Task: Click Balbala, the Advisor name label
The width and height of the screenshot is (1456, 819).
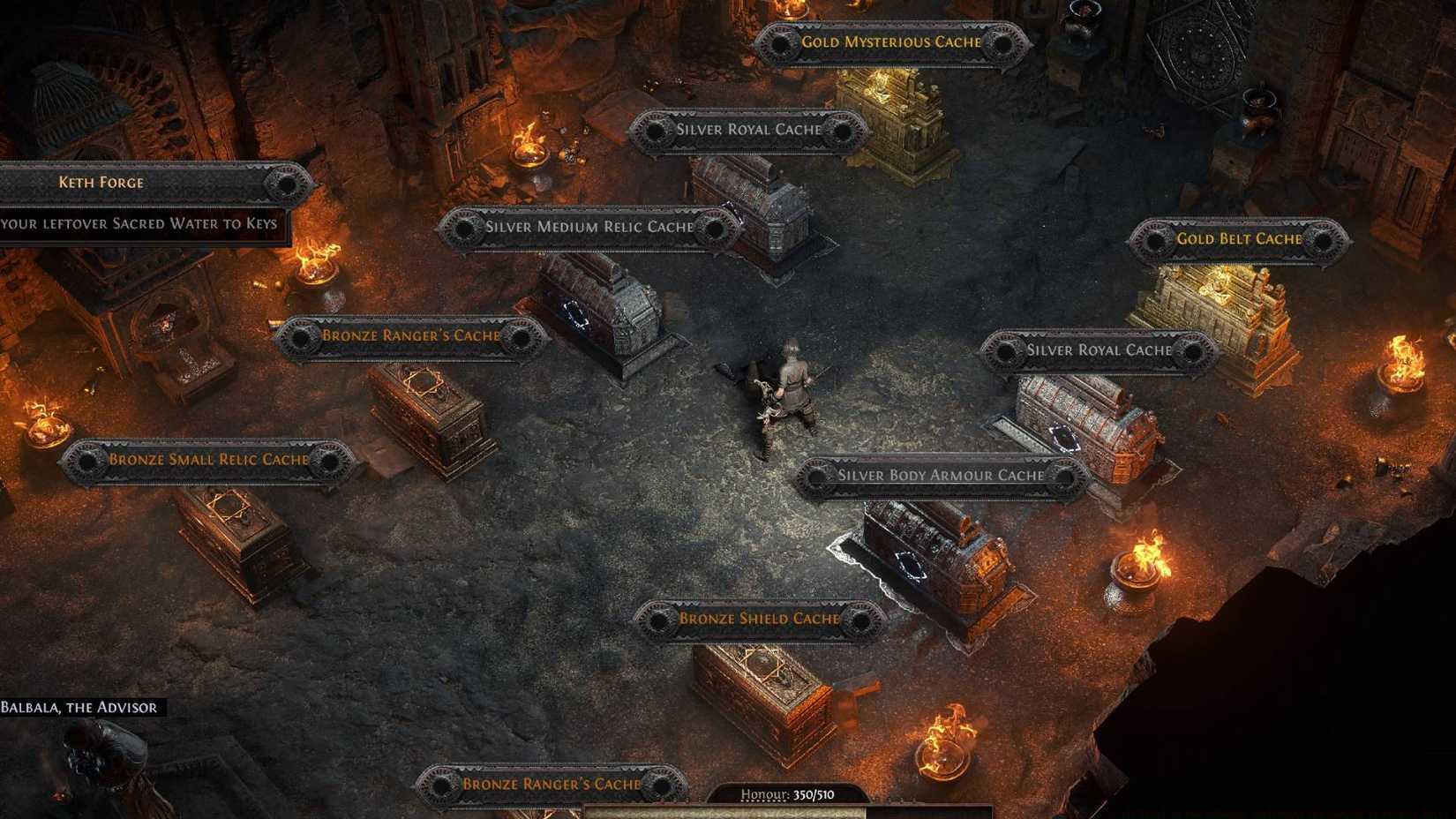Action: point(78,706)
